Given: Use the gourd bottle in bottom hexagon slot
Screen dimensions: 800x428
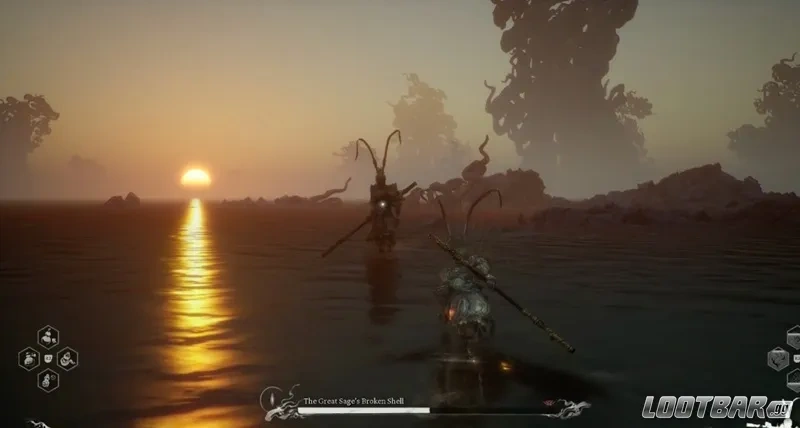Looking at the screenshot, I should (x=48, y=380).
